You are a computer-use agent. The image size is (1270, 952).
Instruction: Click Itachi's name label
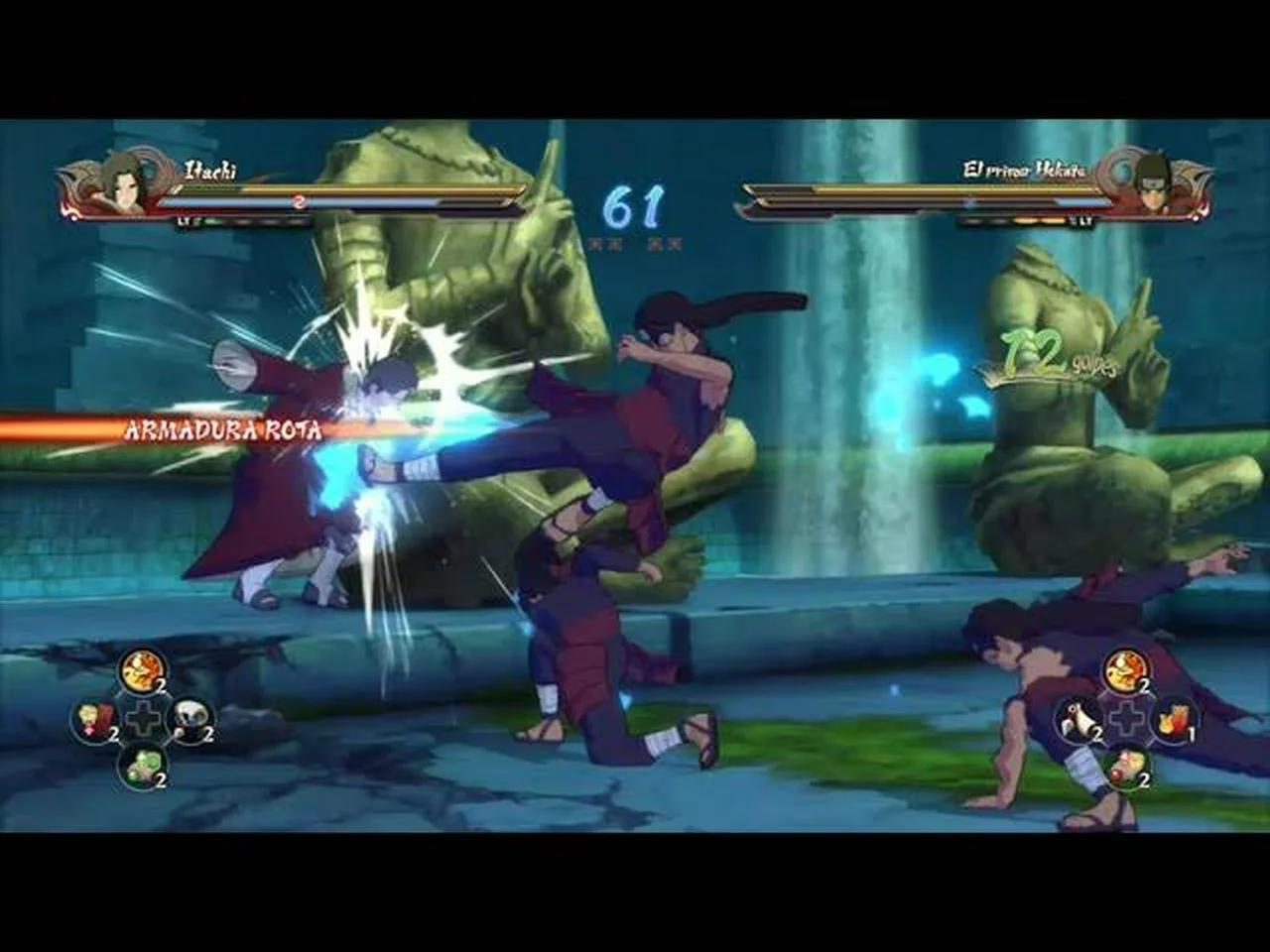point(208,171)
